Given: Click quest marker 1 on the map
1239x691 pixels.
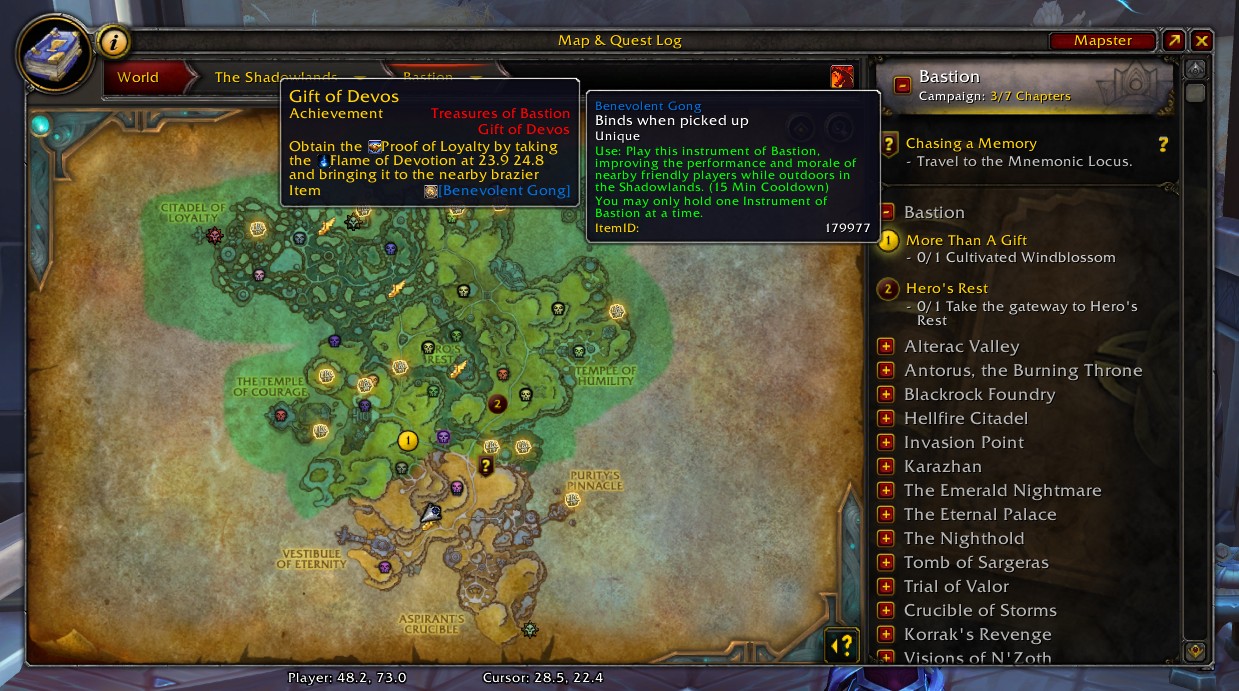Looking at the screenshot, I should [x=407, y=440].
